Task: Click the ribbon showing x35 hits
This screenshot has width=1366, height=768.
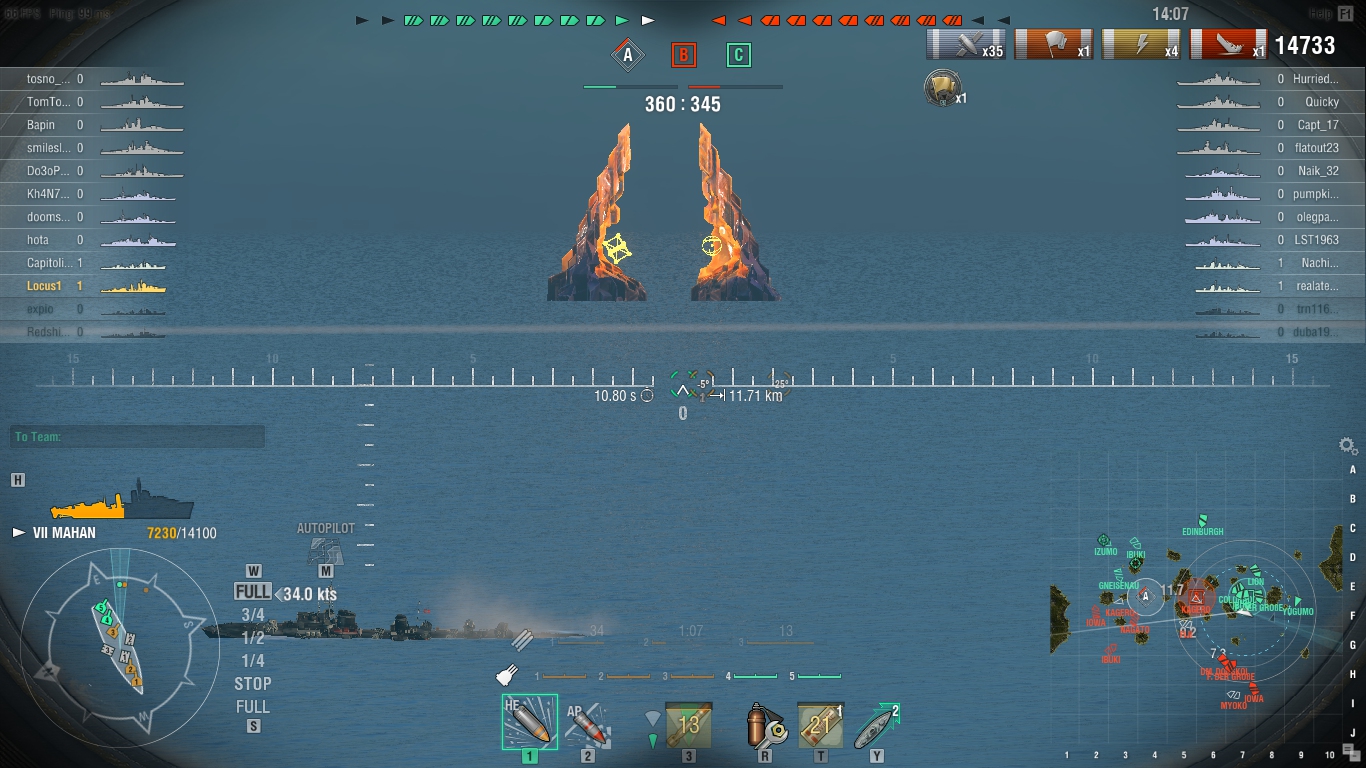Action: point(966,45)
